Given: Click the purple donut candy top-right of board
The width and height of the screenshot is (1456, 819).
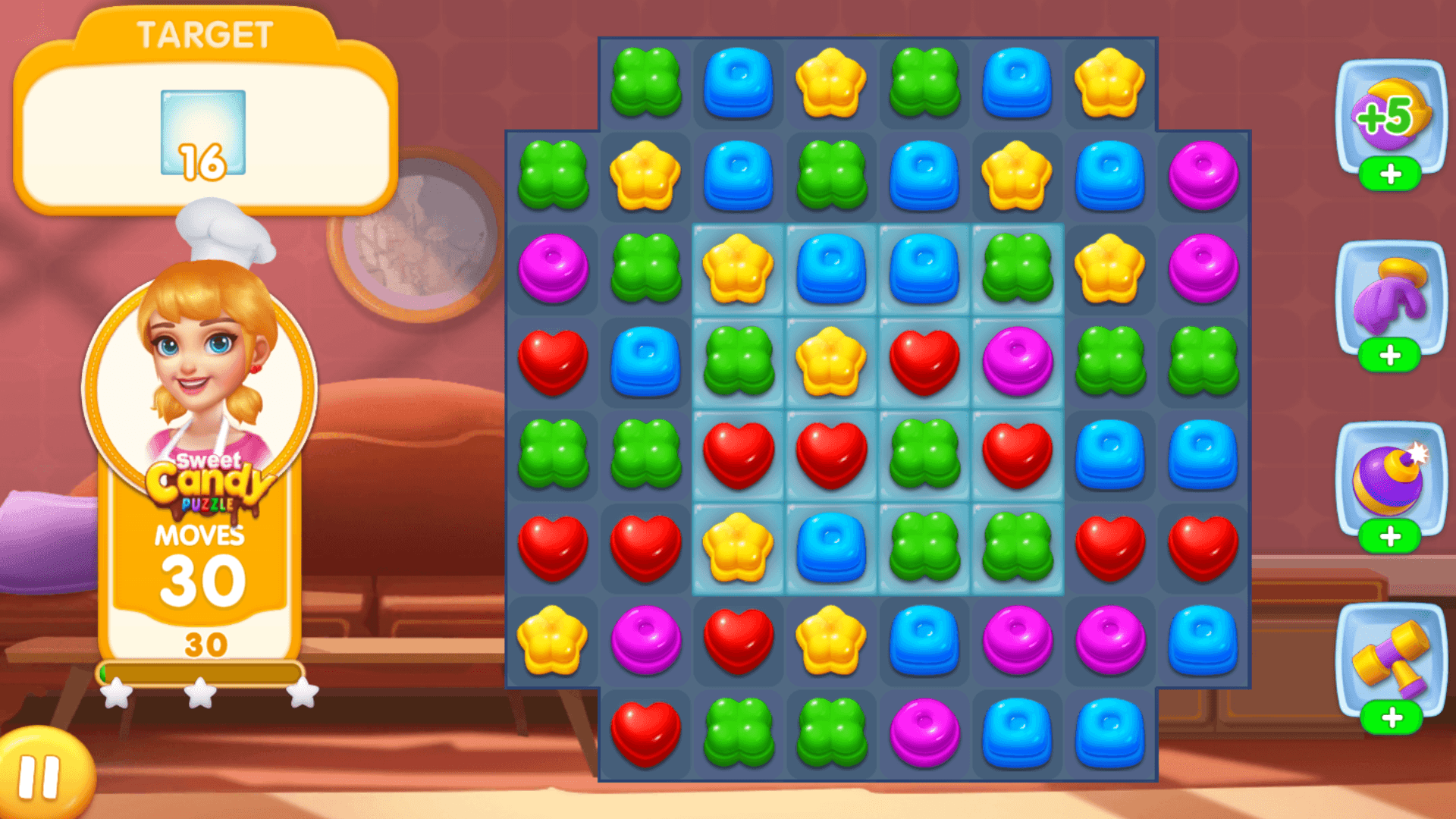Looking at the screenshot, I should click(x=1202, y=177).
